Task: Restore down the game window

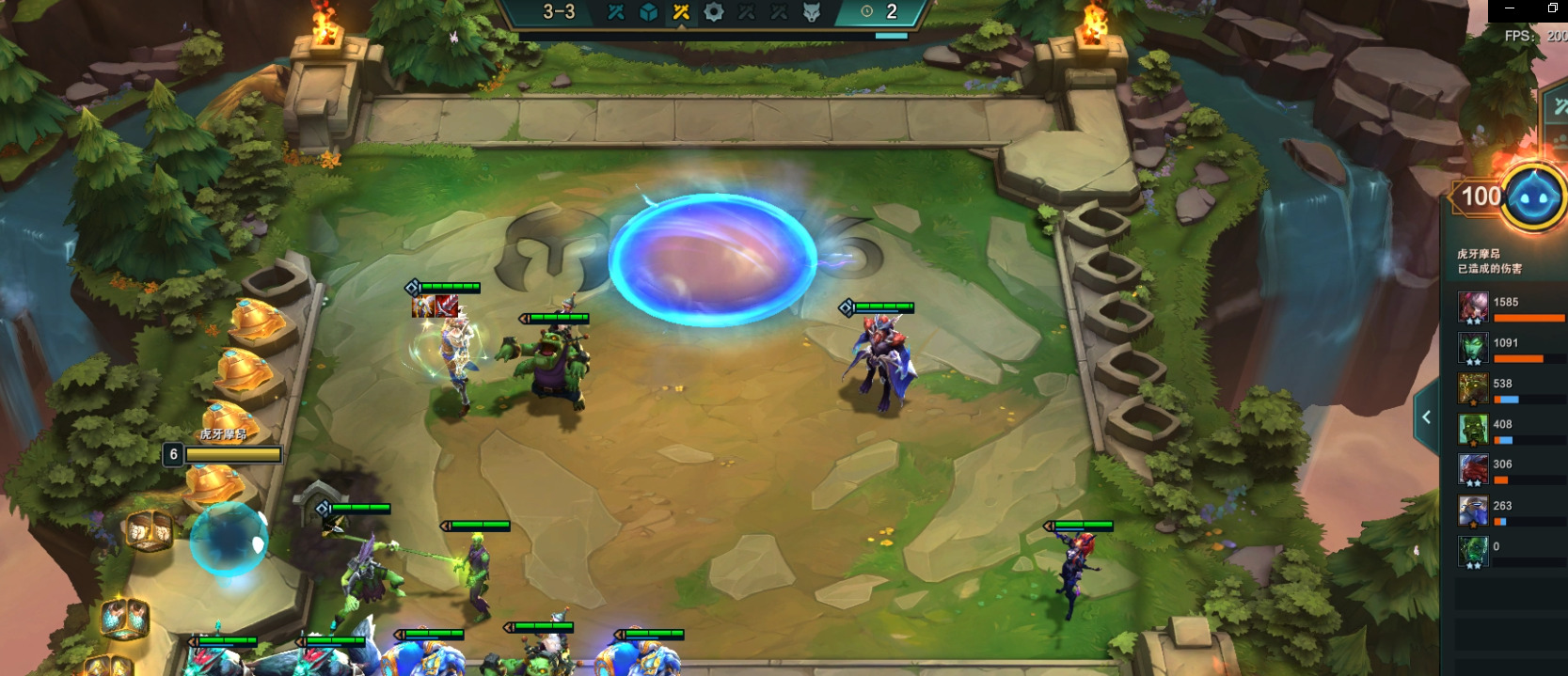Action: pos(1553,8)
